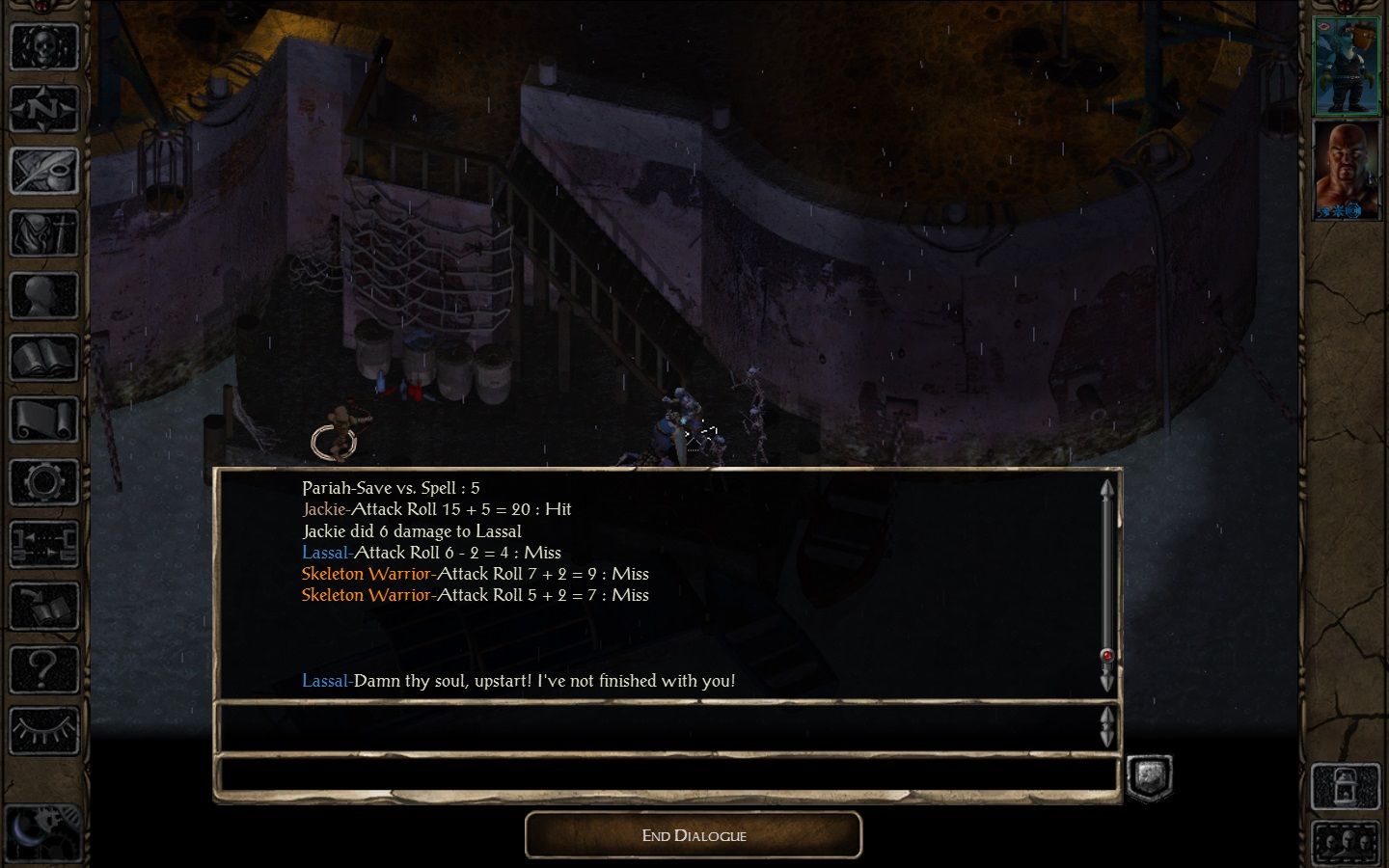The width and height of the screenshot is (1389, 868).
Task: Click the square button beside the dialogue box
Action: [1150, 777]
